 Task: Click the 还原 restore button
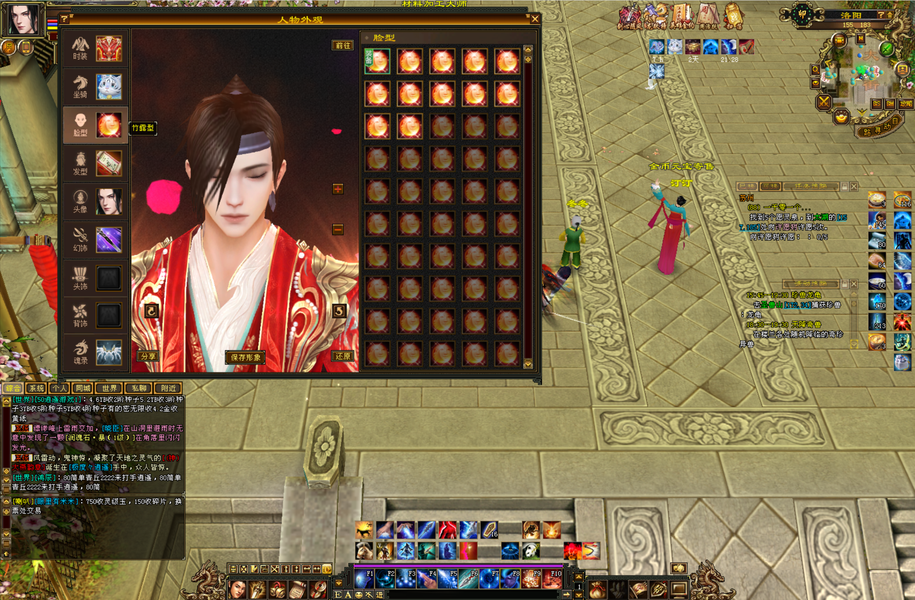[342, 356]
